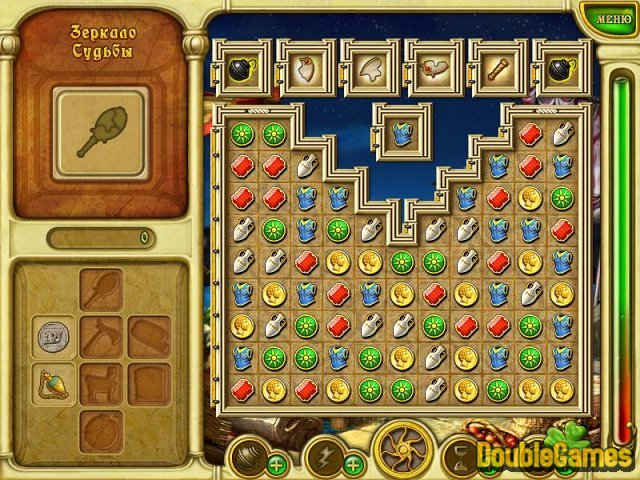Click the green plus beside the bomb power-up

point(275,464)
